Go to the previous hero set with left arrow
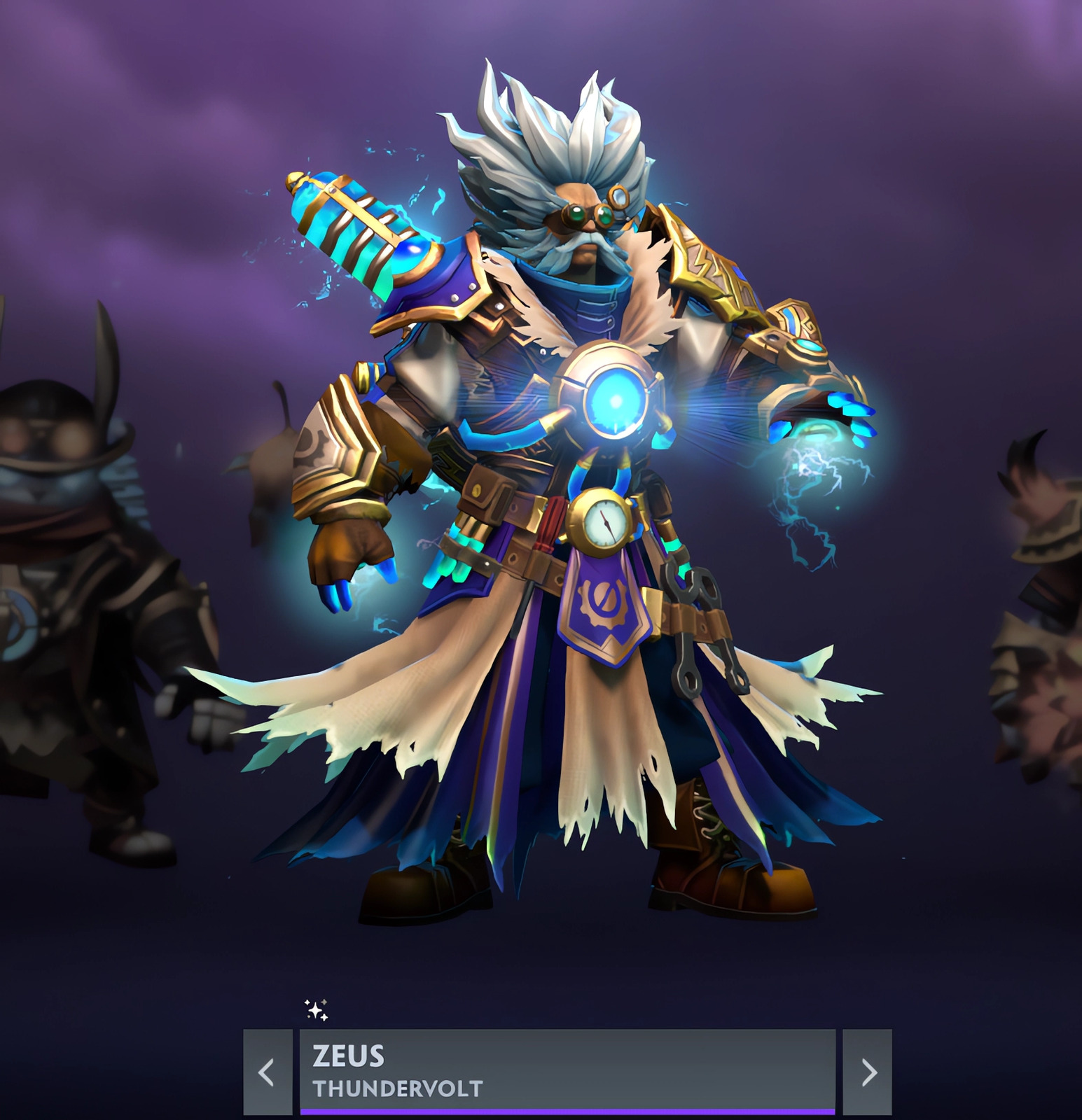 (268, 1072)
